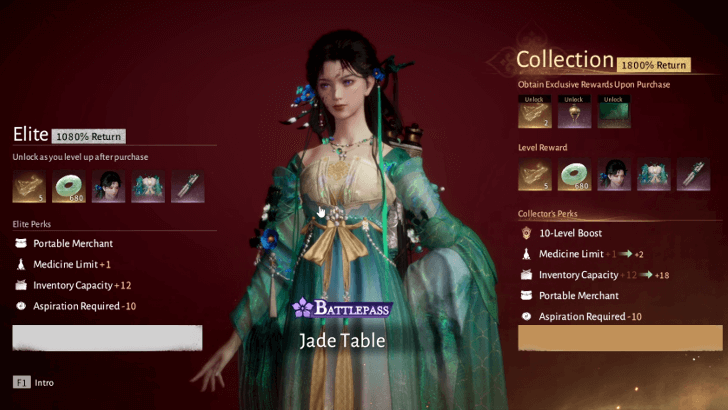Image resolution: width=728 pixels, height=410 pixels.
Task: Inspect the jade ring reward in the Elite tier
Action: (68, 186)
